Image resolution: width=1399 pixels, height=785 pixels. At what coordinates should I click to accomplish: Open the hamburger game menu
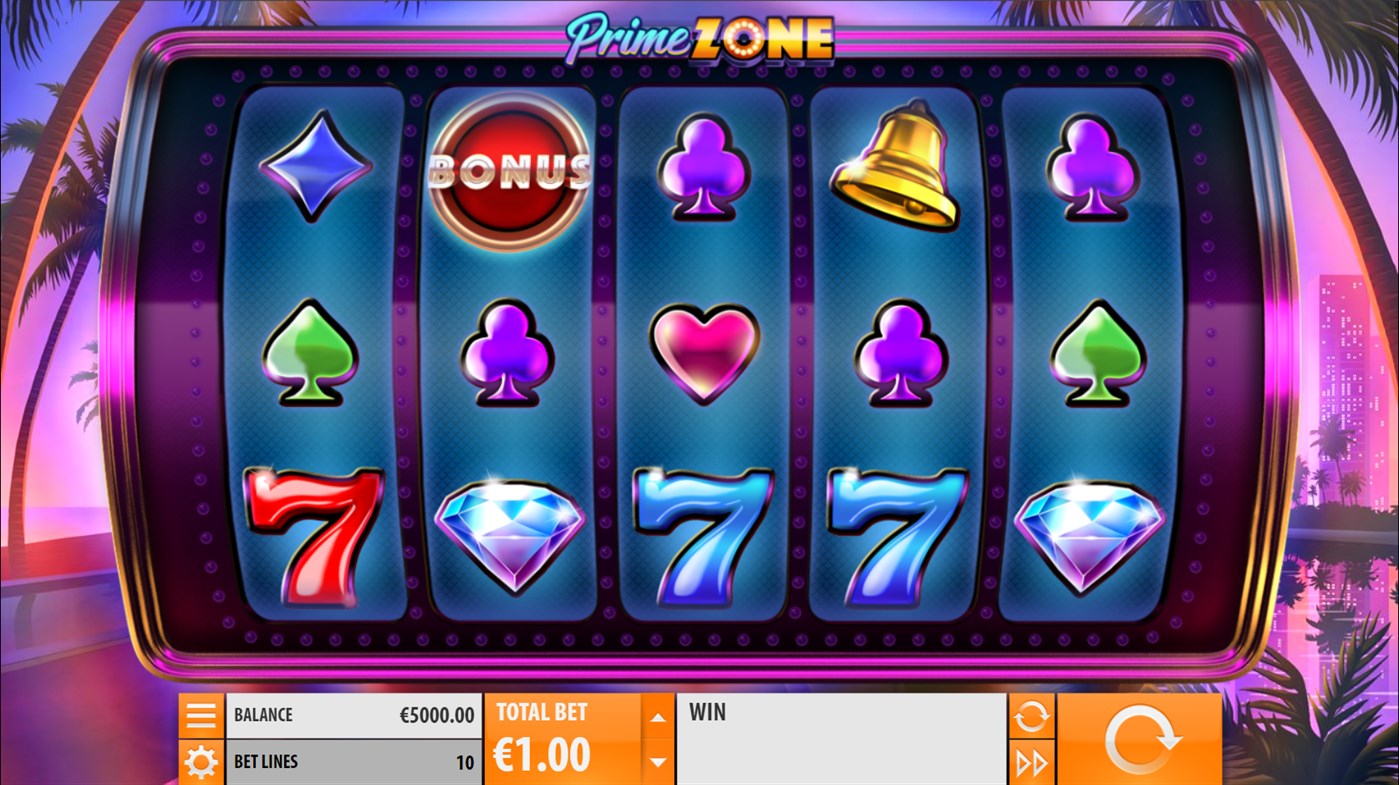click(201, 714)
